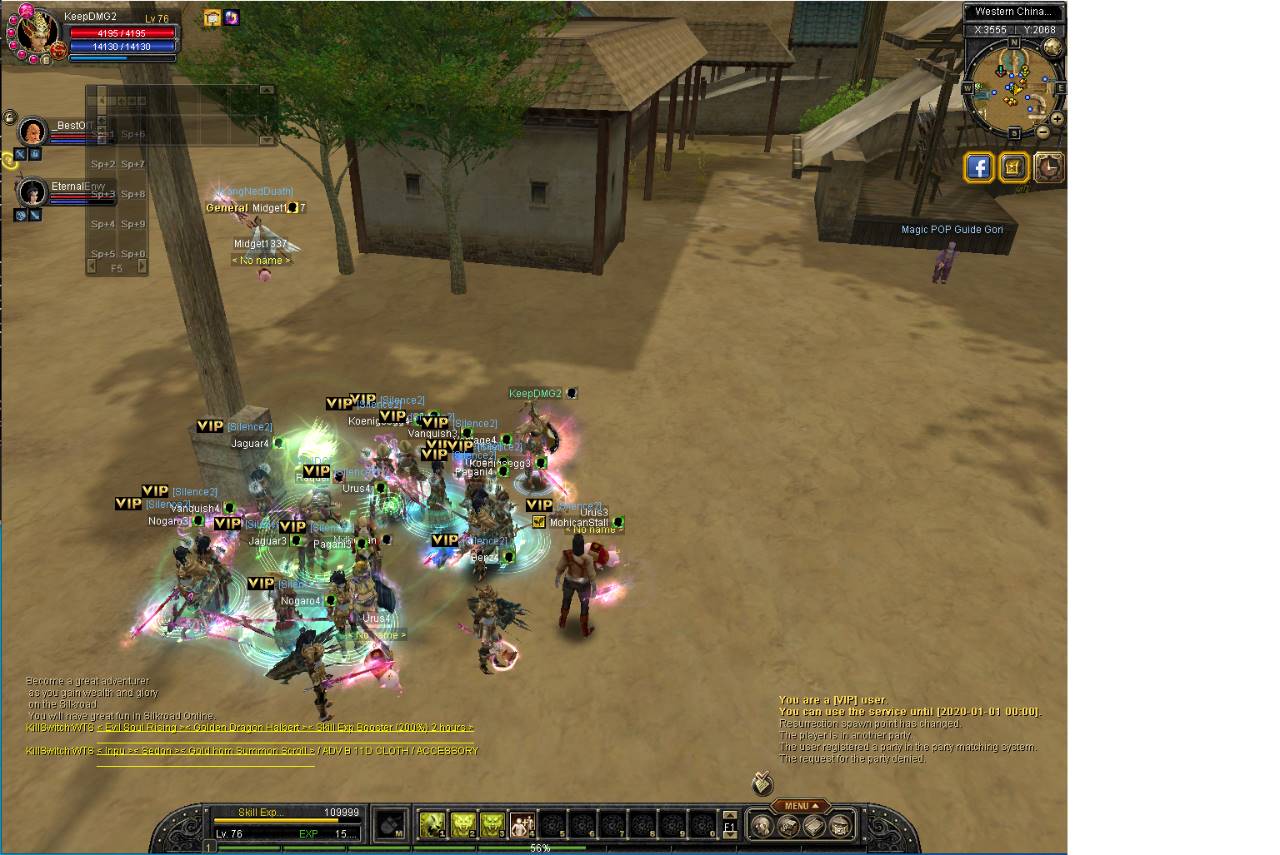Open the MENU button on the bottom bar
This screenshot has width=1280, height=855.
pos(800,806)
